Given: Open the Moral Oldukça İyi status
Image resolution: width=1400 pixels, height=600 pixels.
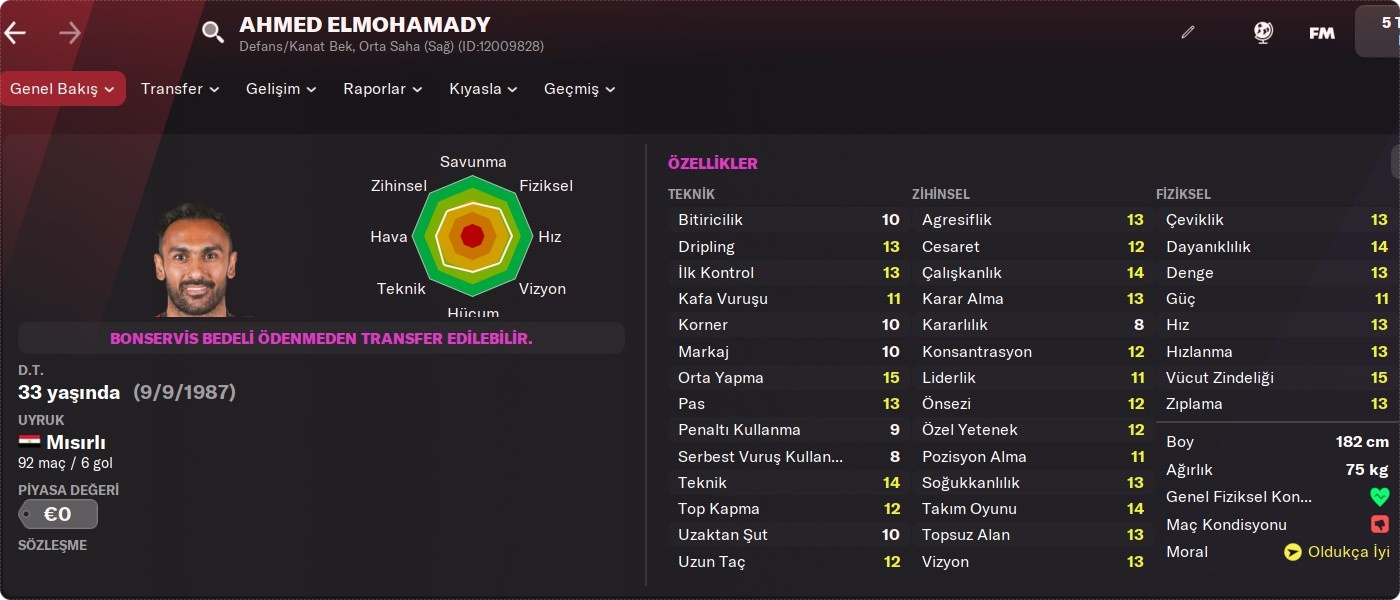Looking at the screenshot, I should (1337, 552).
